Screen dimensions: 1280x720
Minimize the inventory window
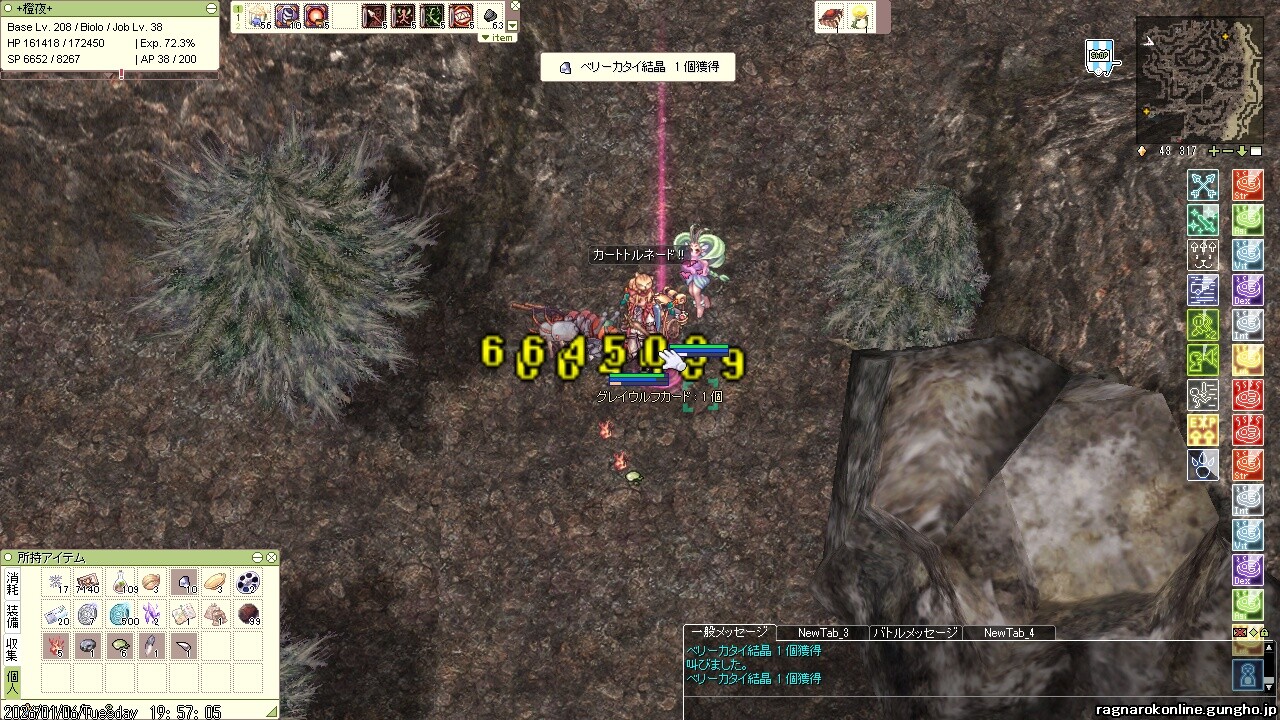pos(258,557)
